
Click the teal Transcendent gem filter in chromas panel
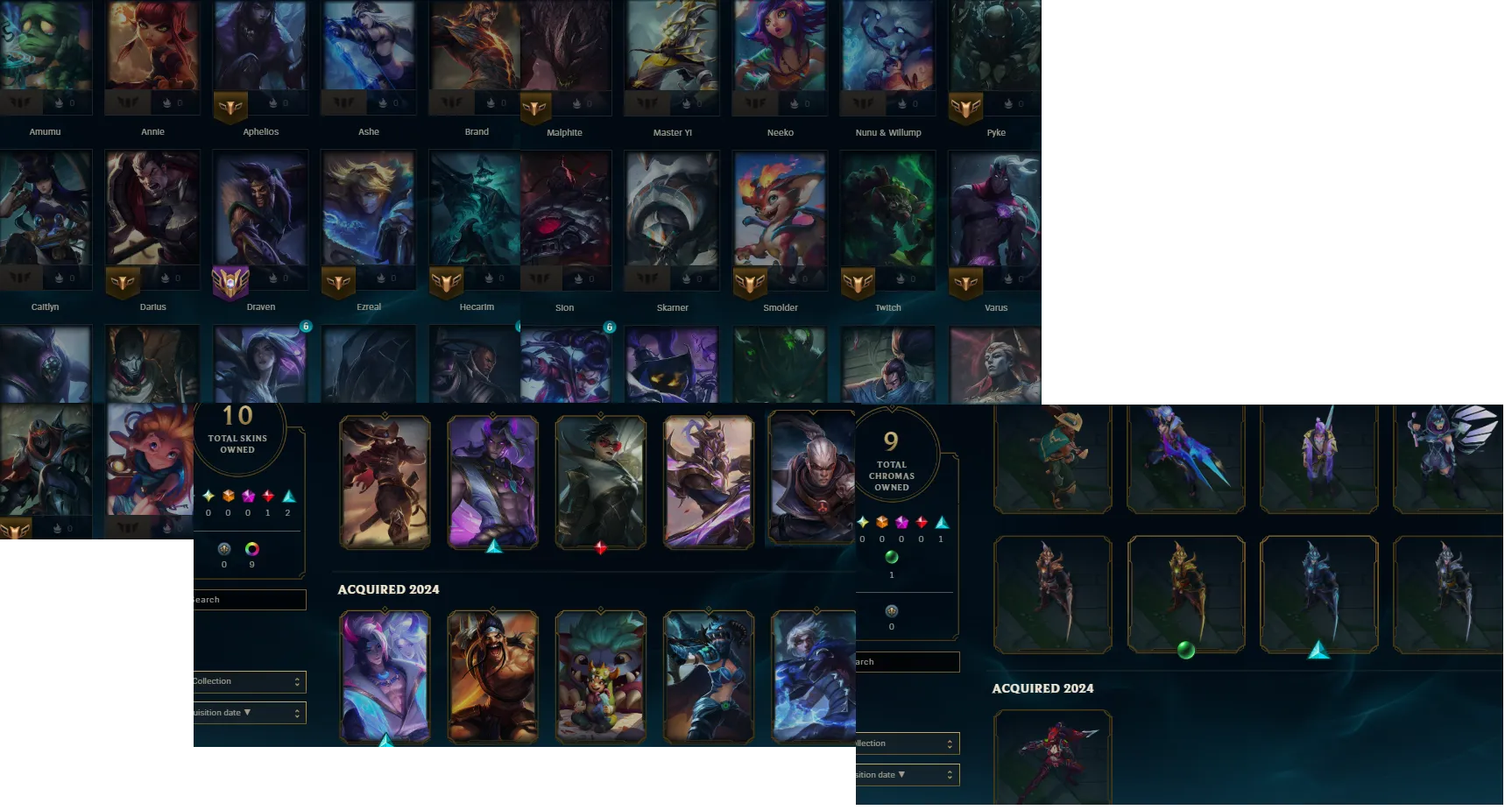(941, 523)
